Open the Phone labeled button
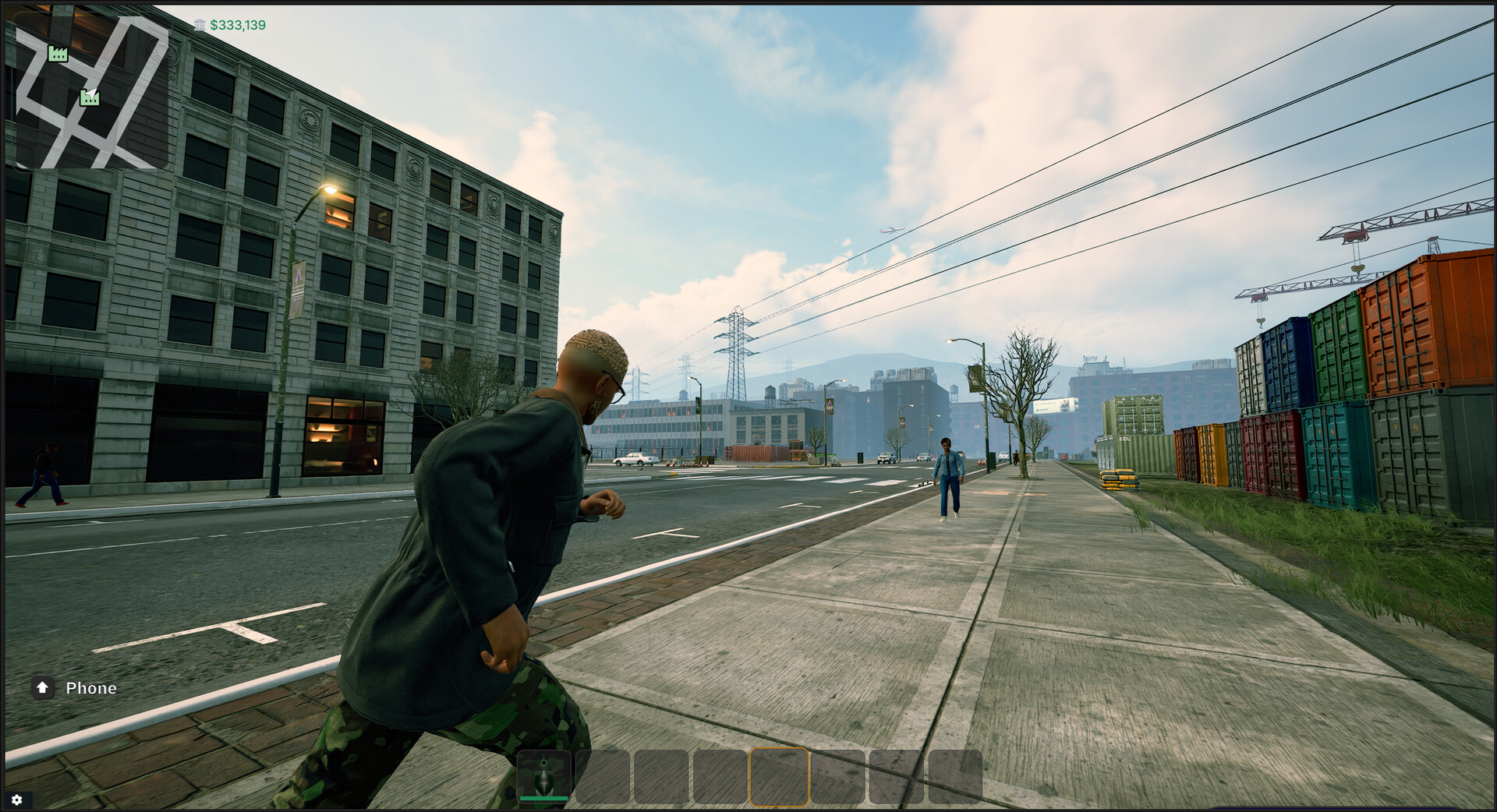Image resolution: width=1497 pixels, height=812 pixels. point(90,688)
